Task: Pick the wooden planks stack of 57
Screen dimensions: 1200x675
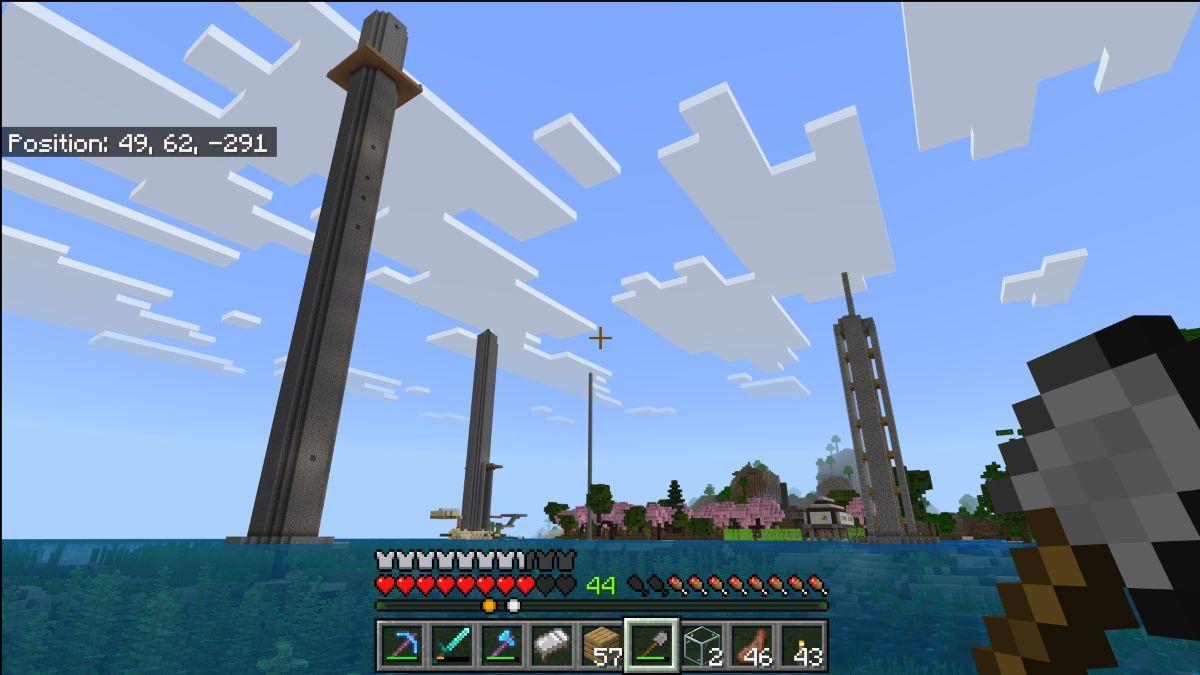Action: pos(602,646)
